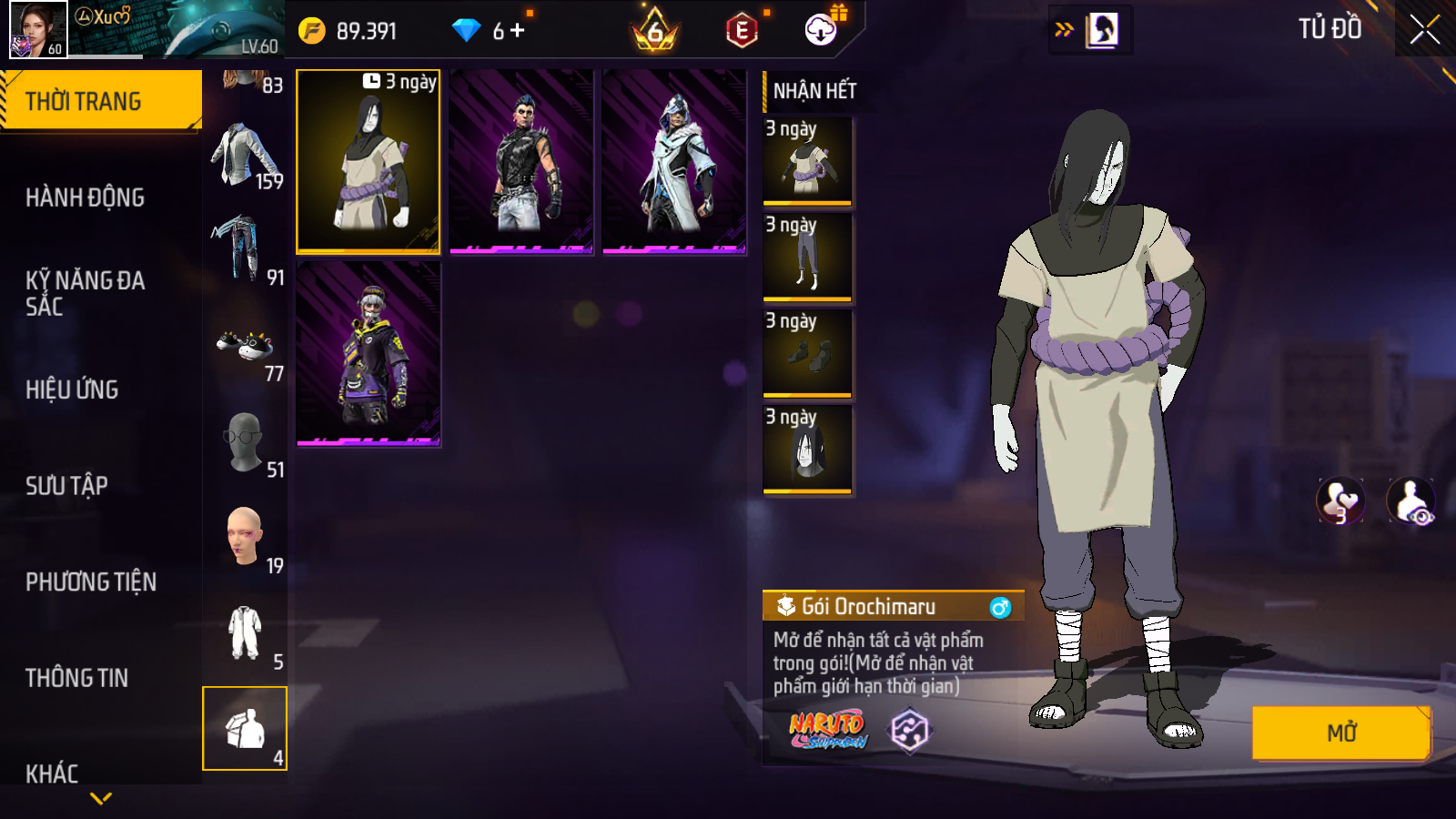Switch to the Hành Động tab

click(85, 197)
